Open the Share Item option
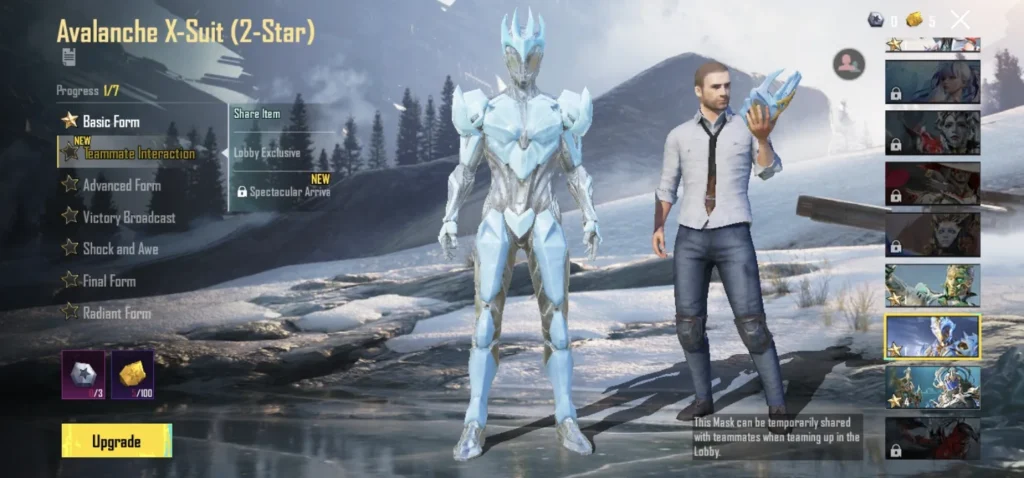1024x478 pixels. [258, 114]
